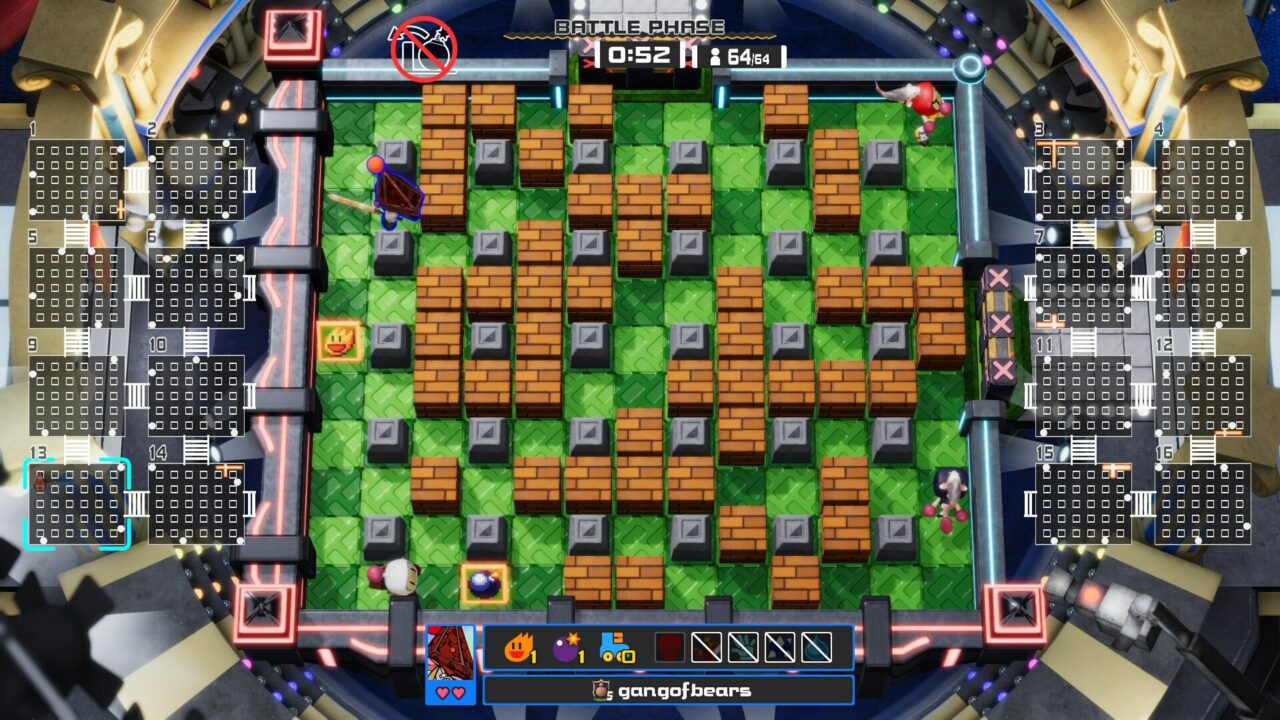Click the smiley item block on the field
The width and height of the screenshot is (1280, 720).
(339, 341)
